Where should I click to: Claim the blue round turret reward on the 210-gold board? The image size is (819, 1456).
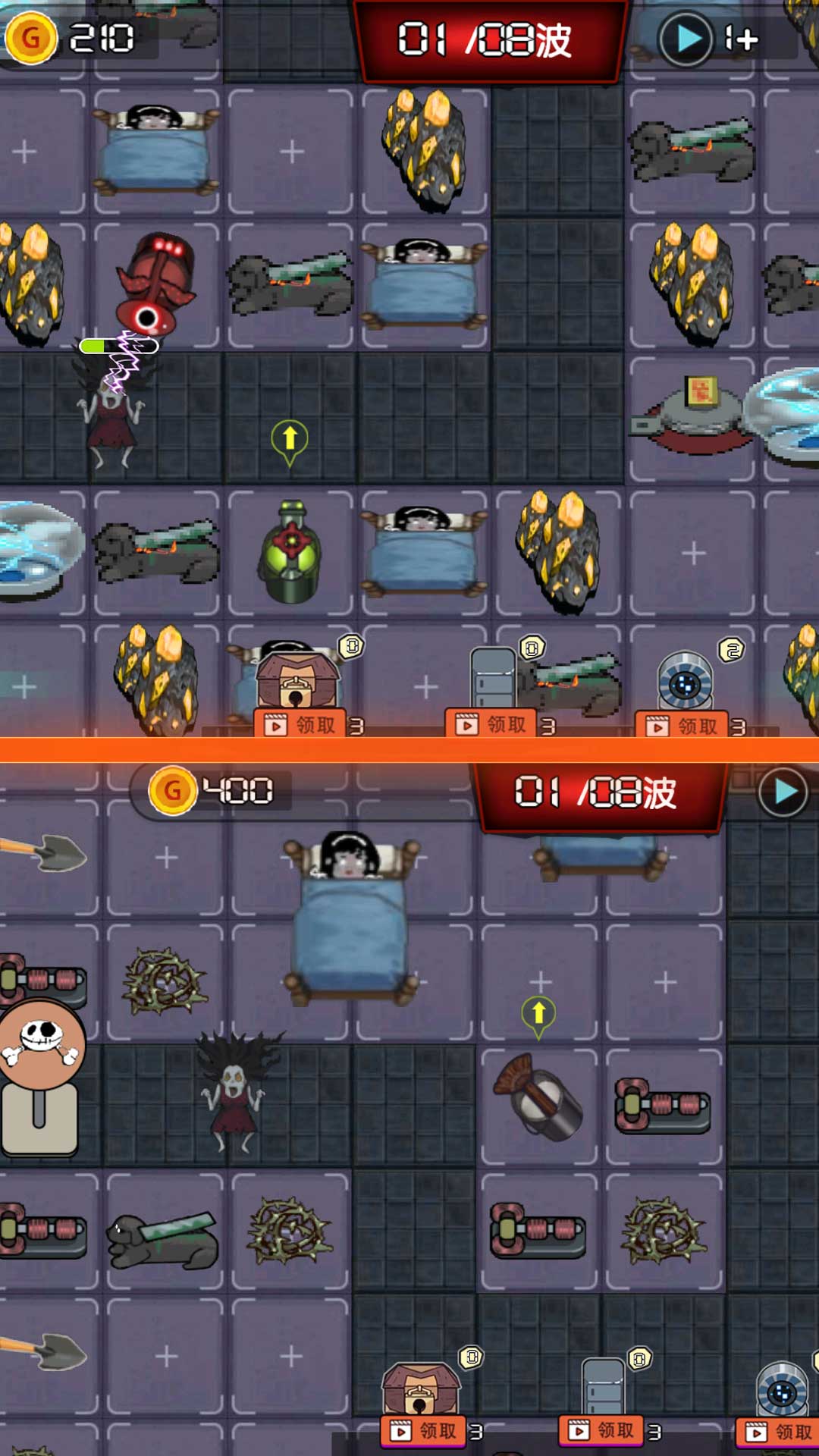pos(682,726)
